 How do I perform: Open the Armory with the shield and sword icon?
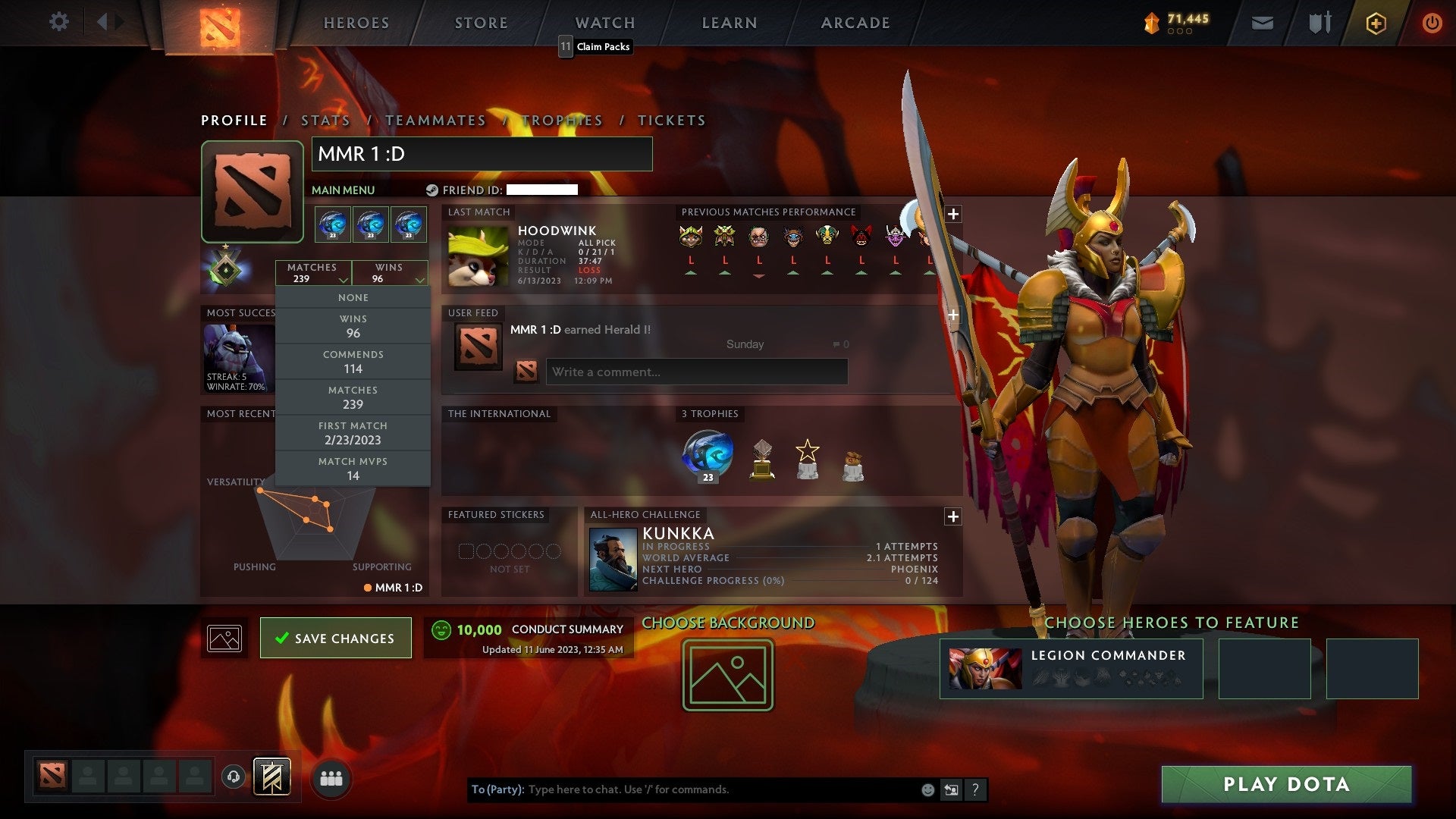click(1319, 22)
